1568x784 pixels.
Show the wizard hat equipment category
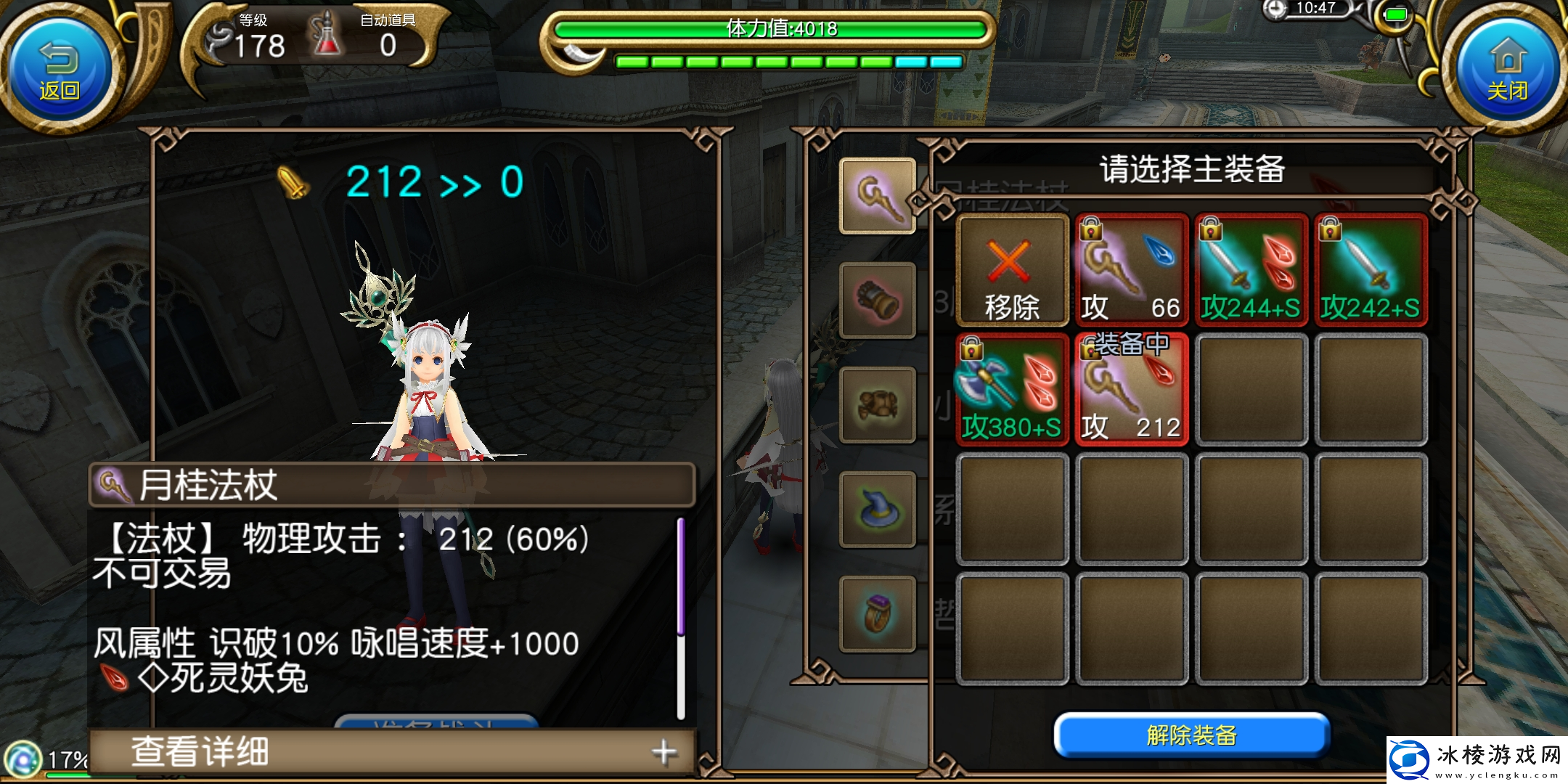tap(877, 509)
